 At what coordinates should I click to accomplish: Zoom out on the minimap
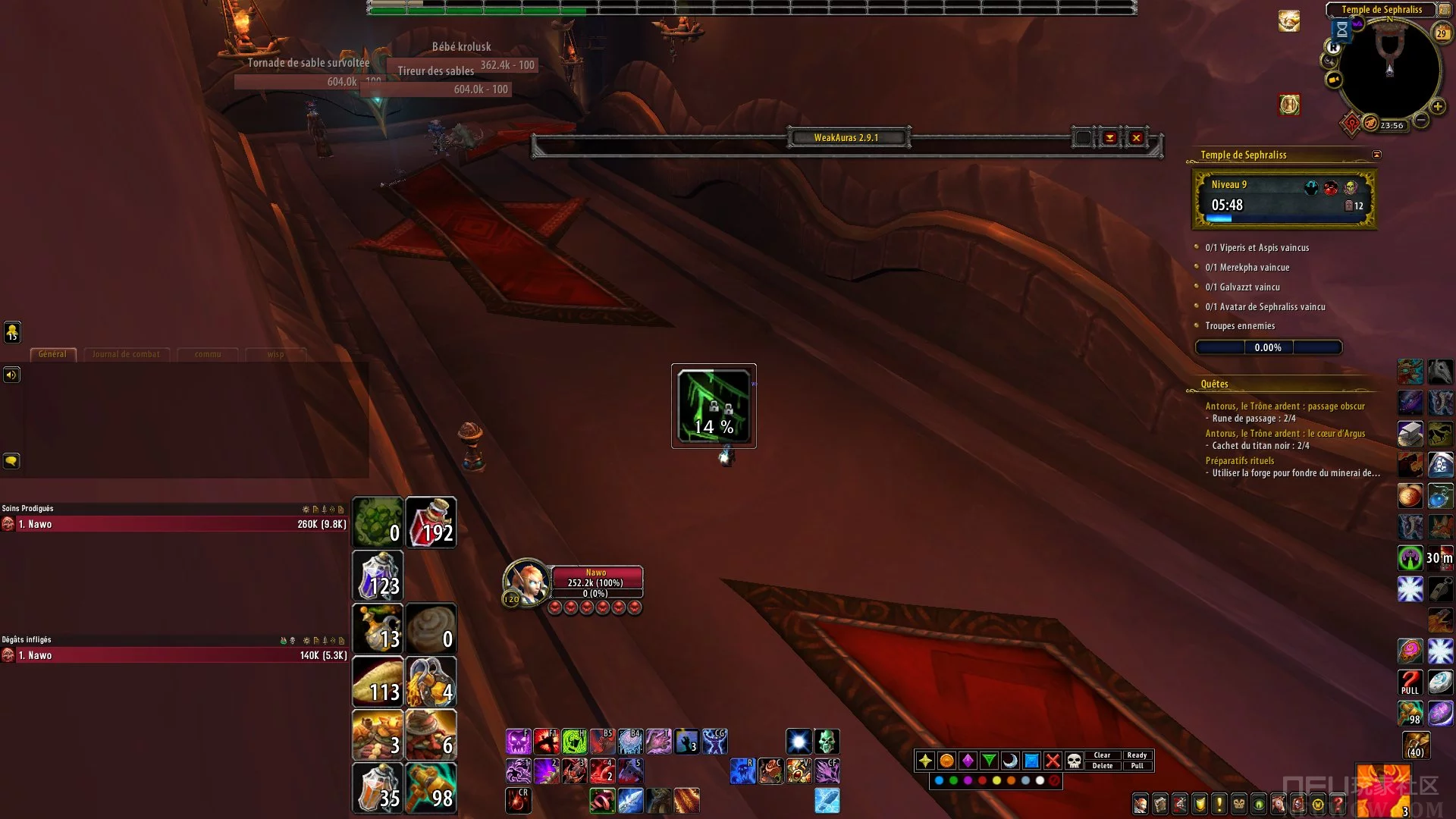1421,120
